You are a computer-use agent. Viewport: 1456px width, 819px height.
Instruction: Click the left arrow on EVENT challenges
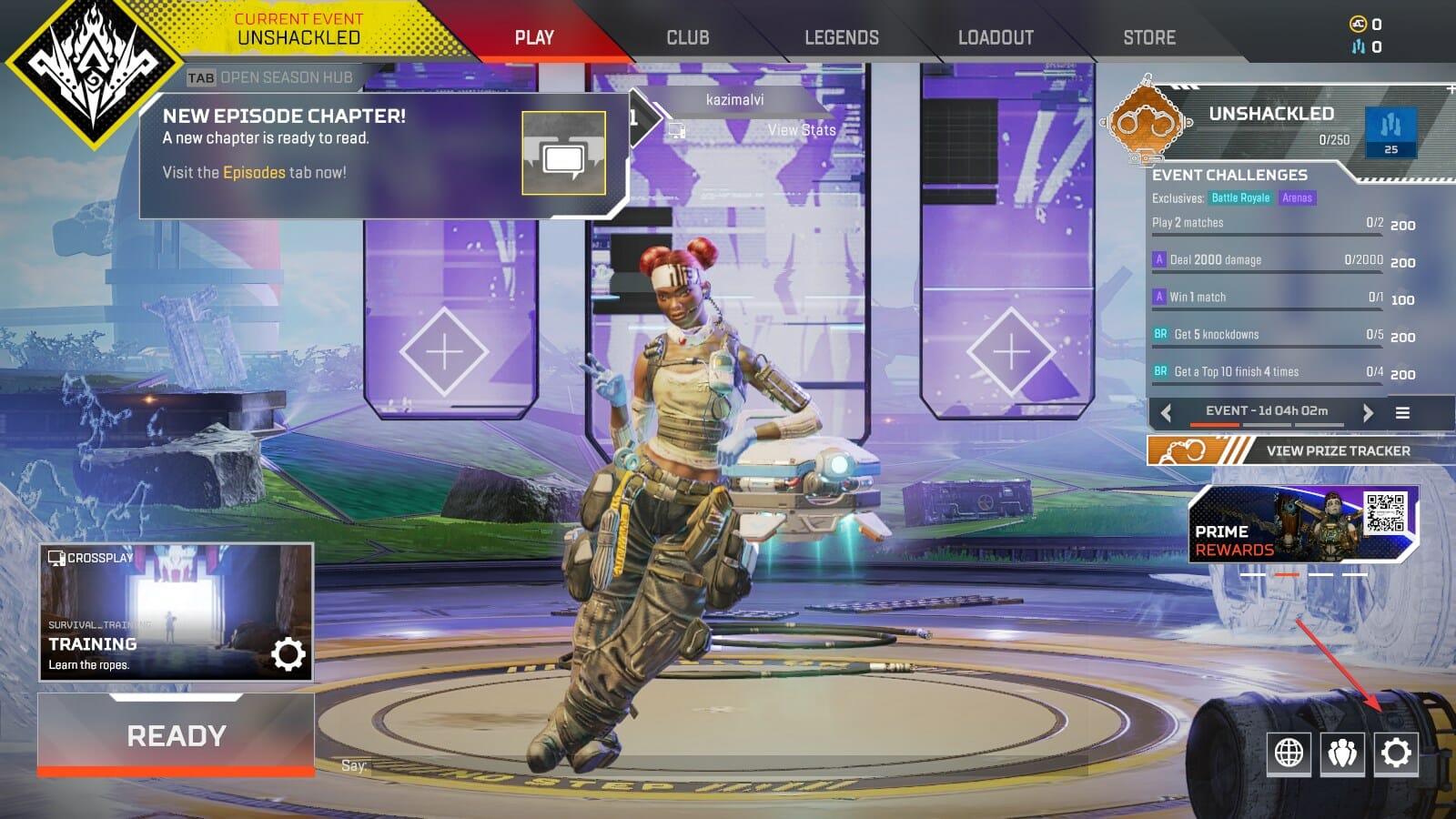tap(1165, 411)
